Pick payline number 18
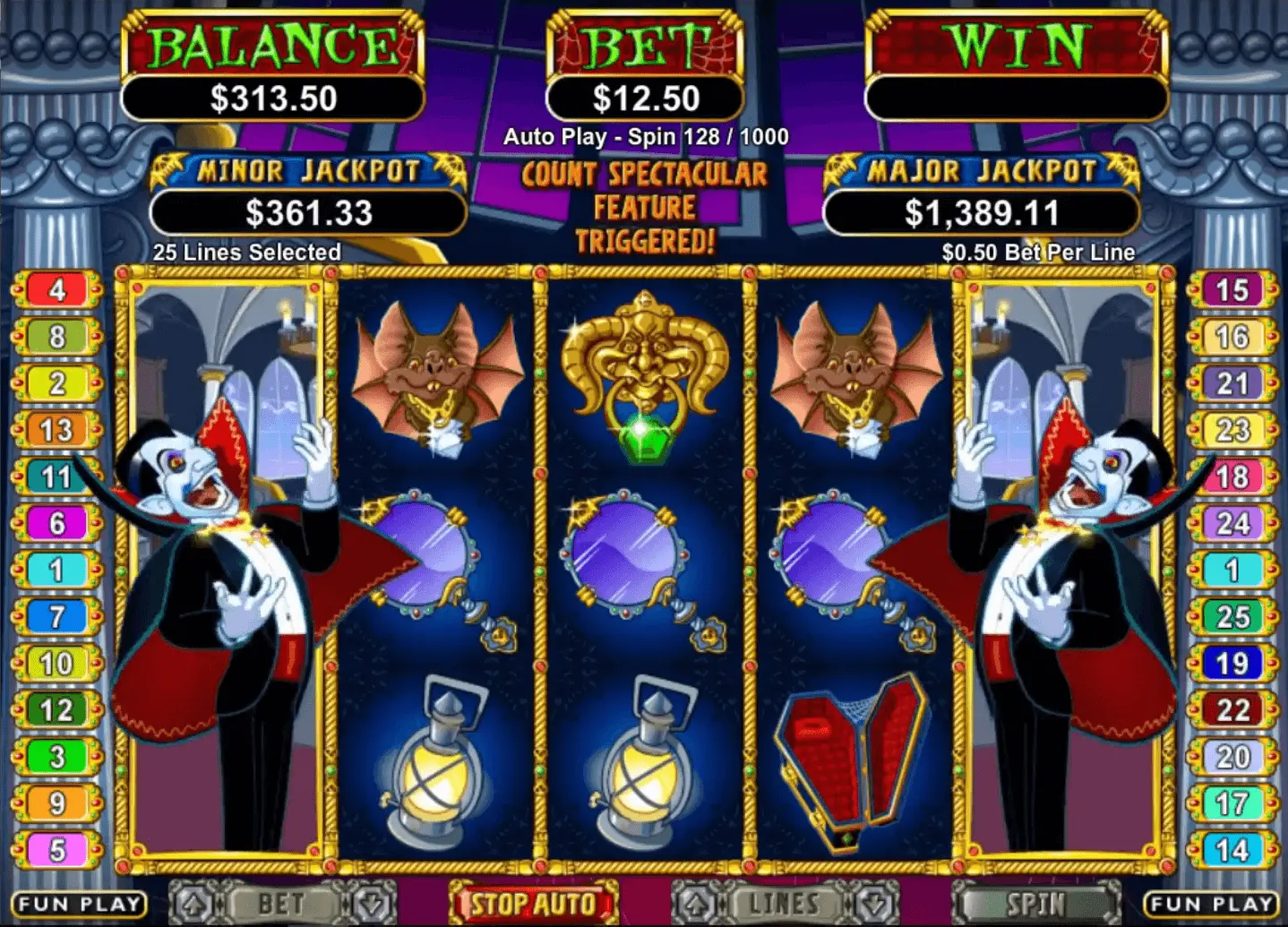This screenshot has height=927, width=1288. 1232,476
